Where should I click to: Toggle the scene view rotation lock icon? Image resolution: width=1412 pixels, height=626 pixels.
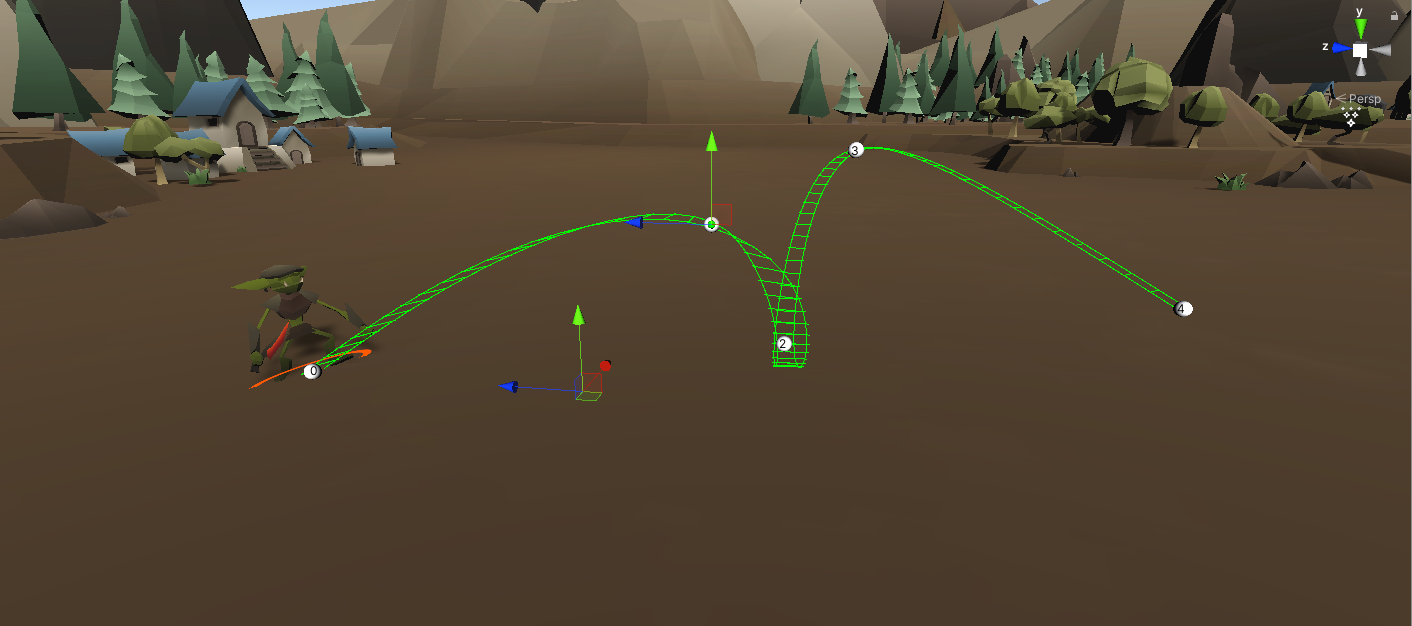click(x=1394, y=15)
